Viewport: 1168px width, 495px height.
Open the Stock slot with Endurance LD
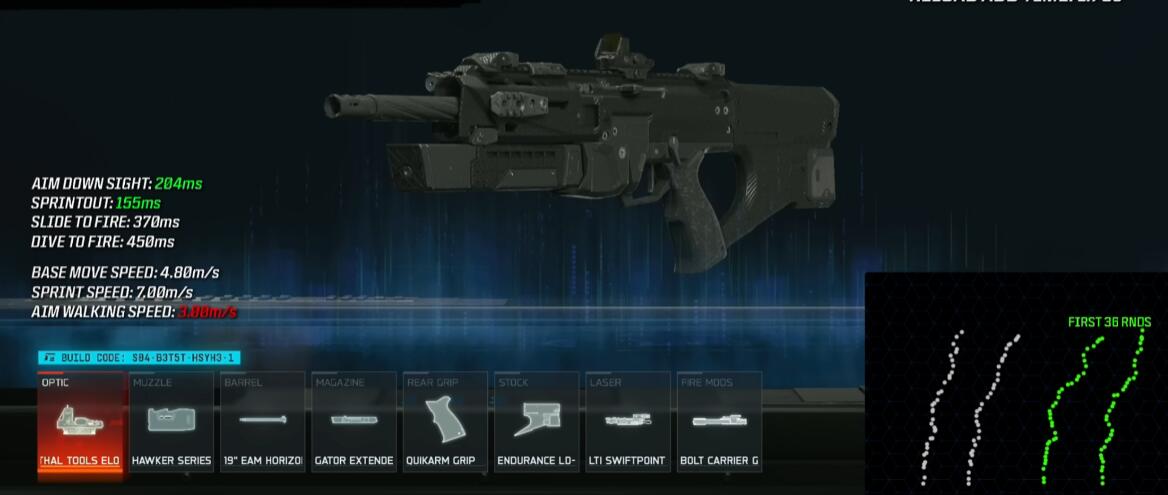pyautogui.click(x=537, y=422)
